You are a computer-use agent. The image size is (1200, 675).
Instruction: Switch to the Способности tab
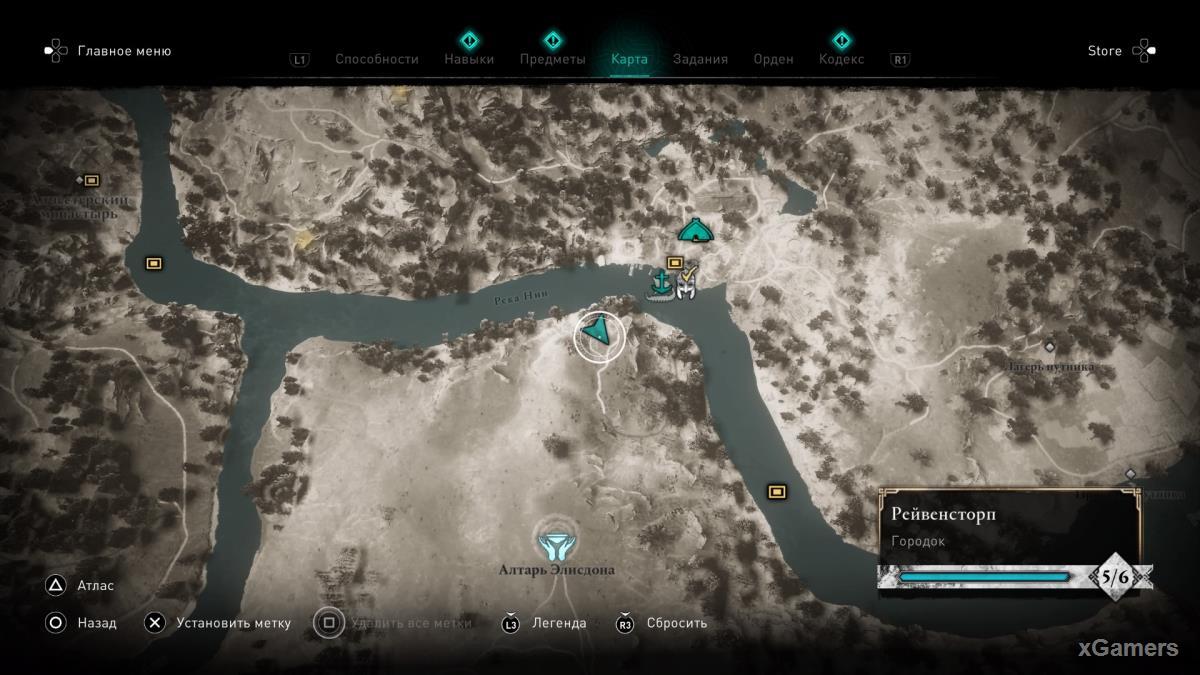(376, 59)
